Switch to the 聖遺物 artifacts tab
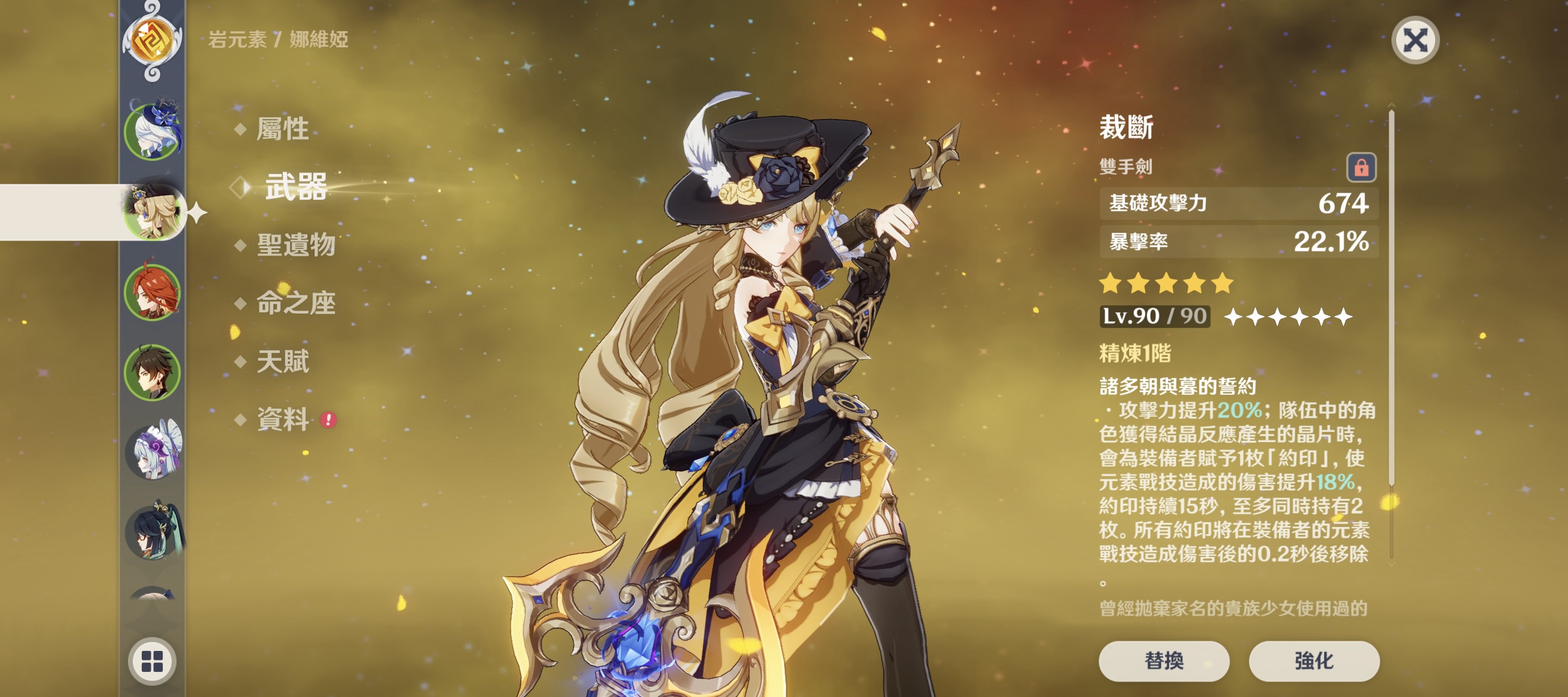 point(296,245)
